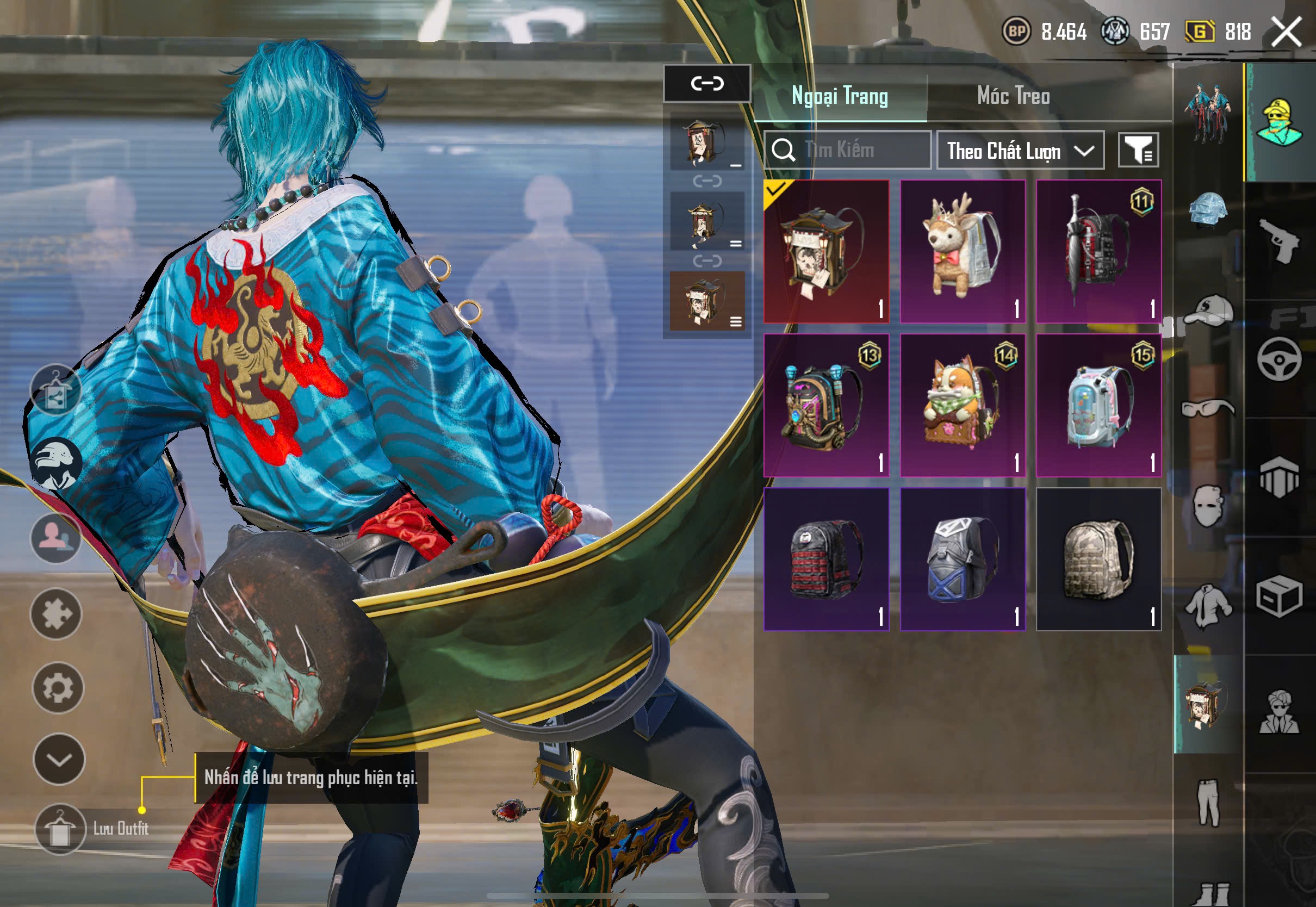Select the reindeer plush backpack
Viewport: 1316px width, 907px height.
point(963,251)
